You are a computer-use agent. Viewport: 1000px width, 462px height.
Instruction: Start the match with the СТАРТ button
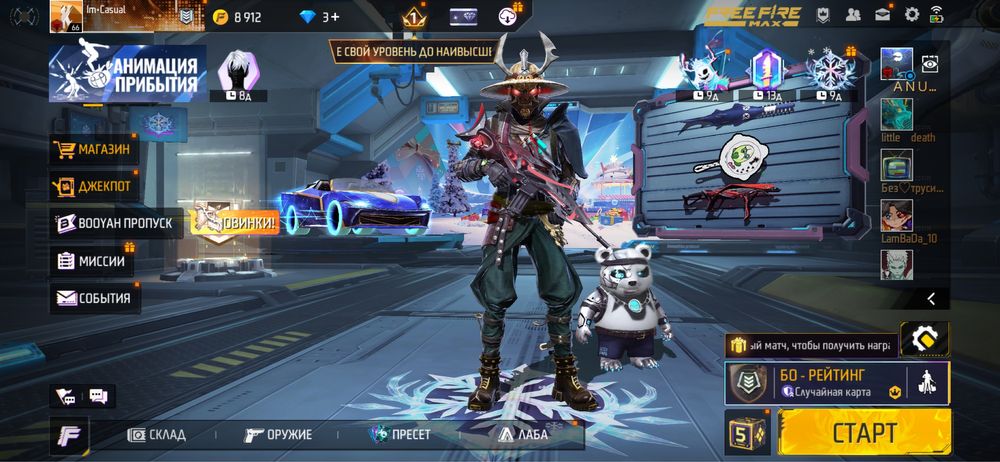[863, 433]
